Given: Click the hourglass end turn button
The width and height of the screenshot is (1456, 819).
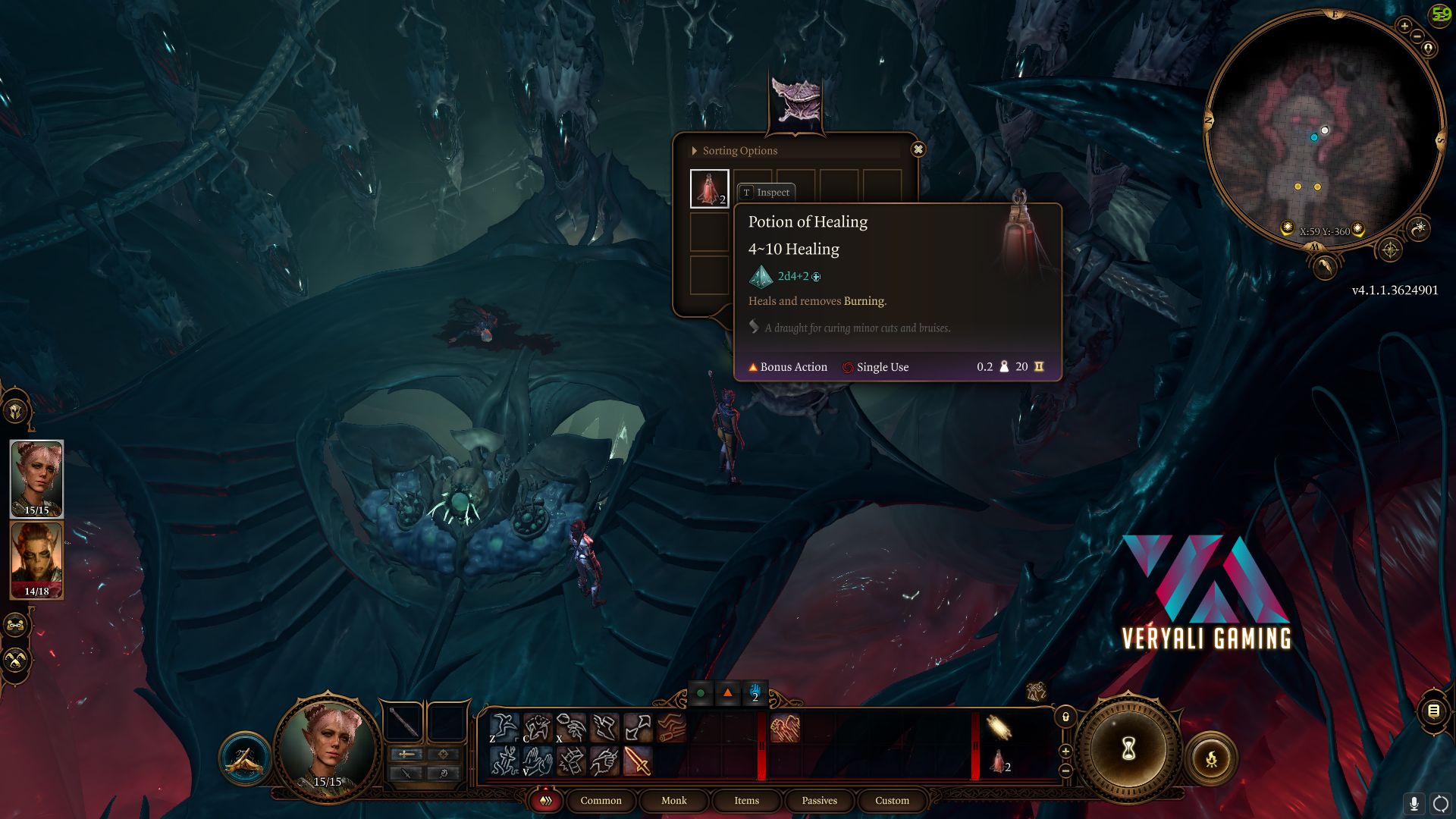Looking at the screenshot, I should coord(1128,749).
